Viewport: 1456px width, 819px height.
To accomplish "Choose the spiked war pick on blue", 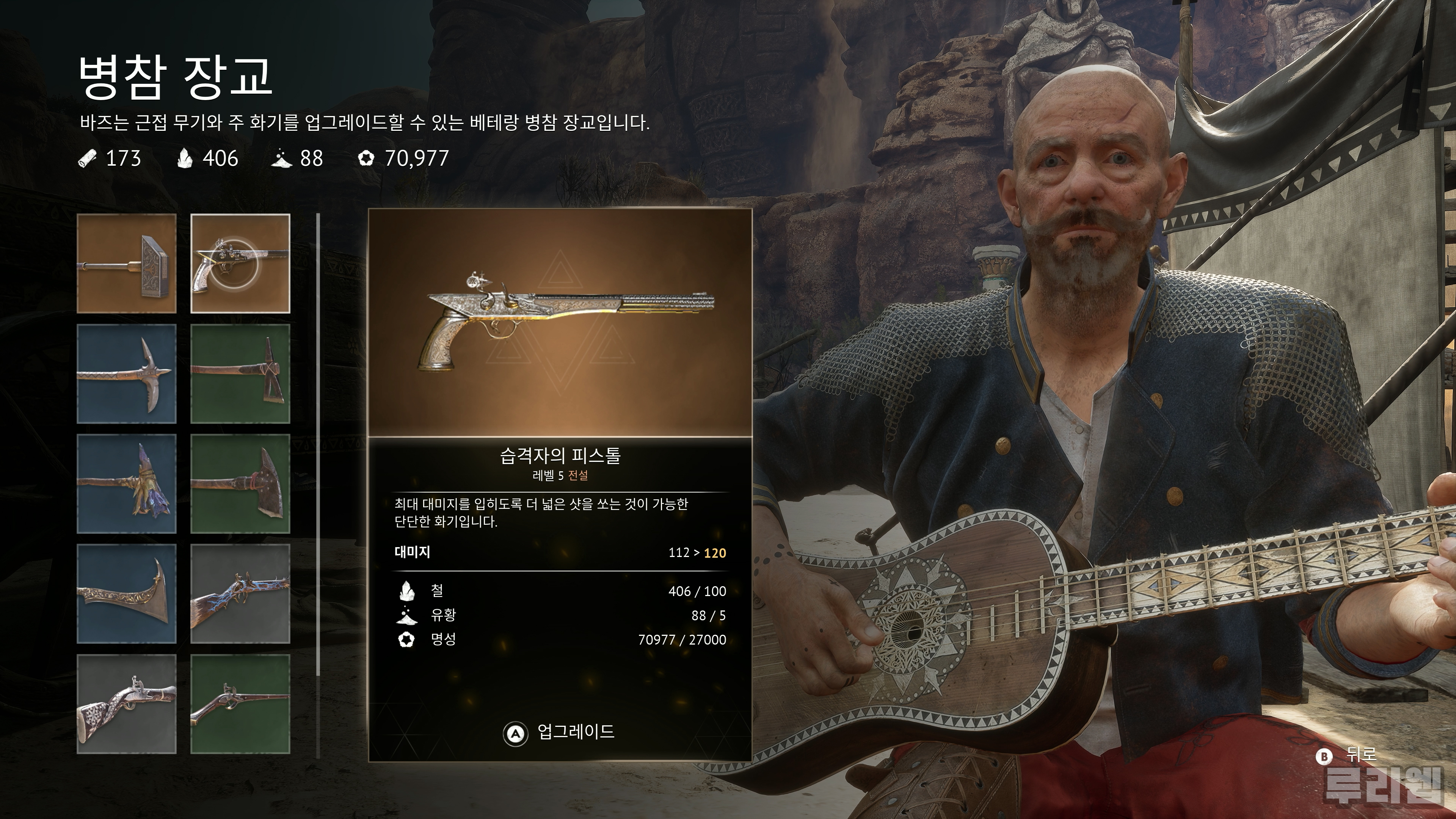I will click(127, 373).
